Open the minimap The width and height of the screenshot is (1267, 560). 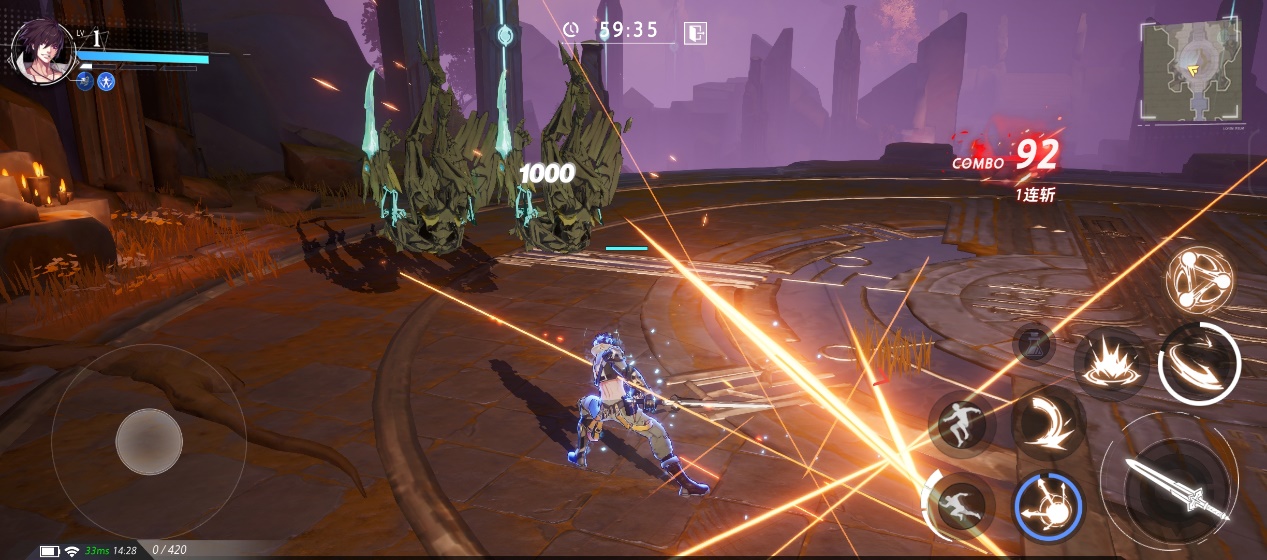tap(1191, 72)
